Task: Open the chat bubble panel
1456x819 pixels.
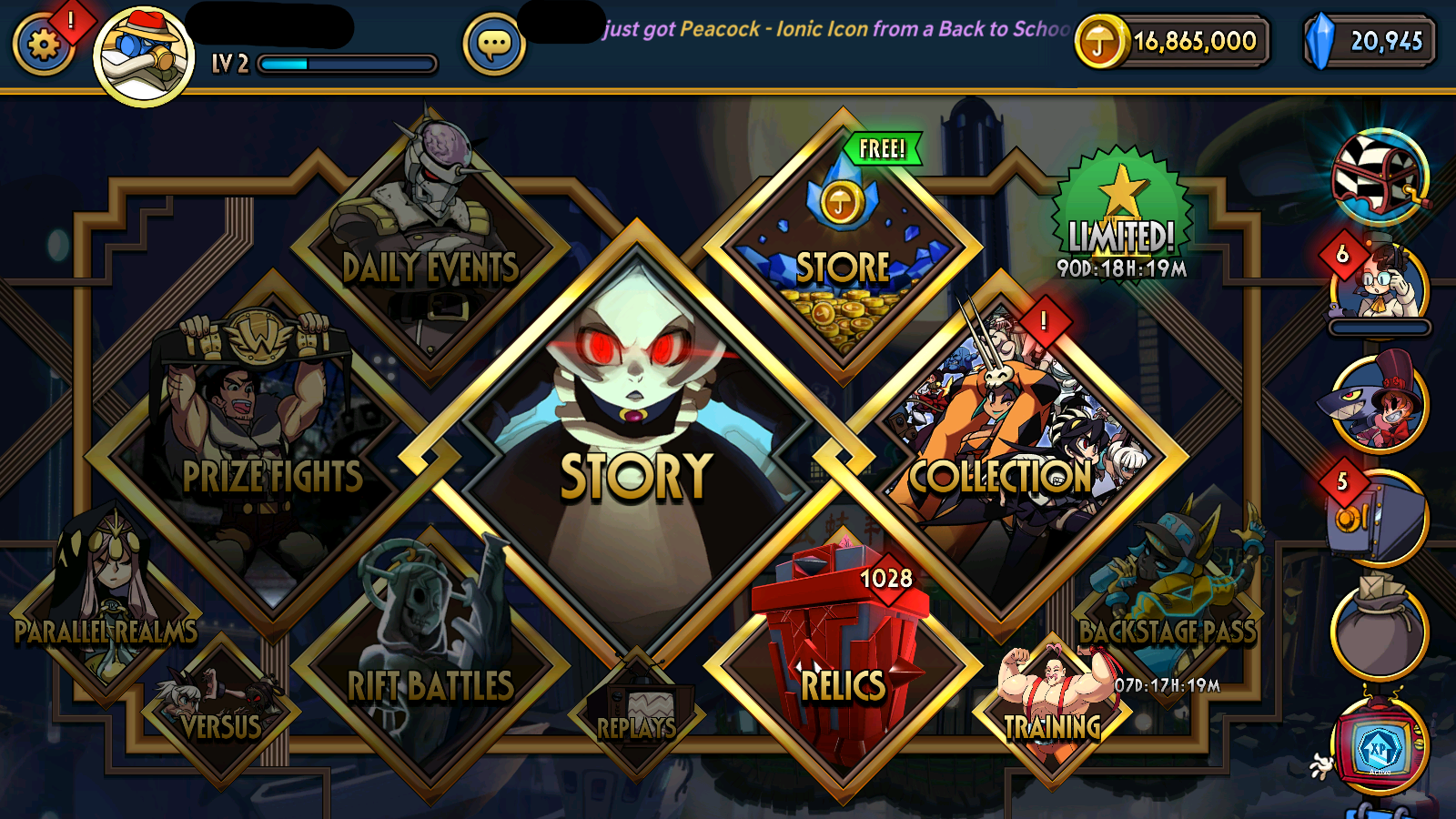Action: (x=491, y=44)
